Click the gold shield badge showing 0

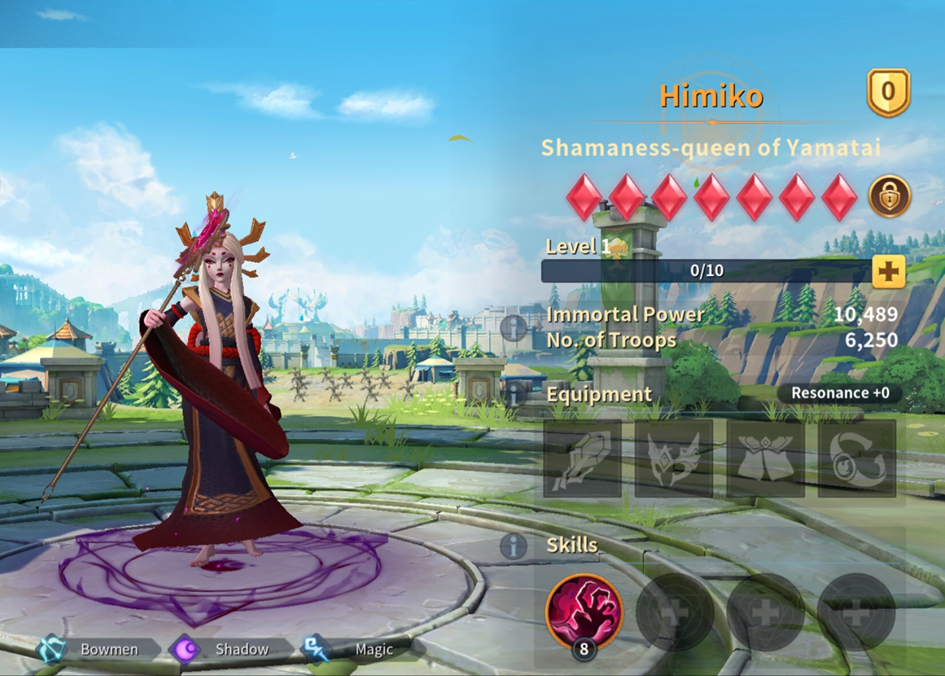pyautogui.click(x=888, y=93)
